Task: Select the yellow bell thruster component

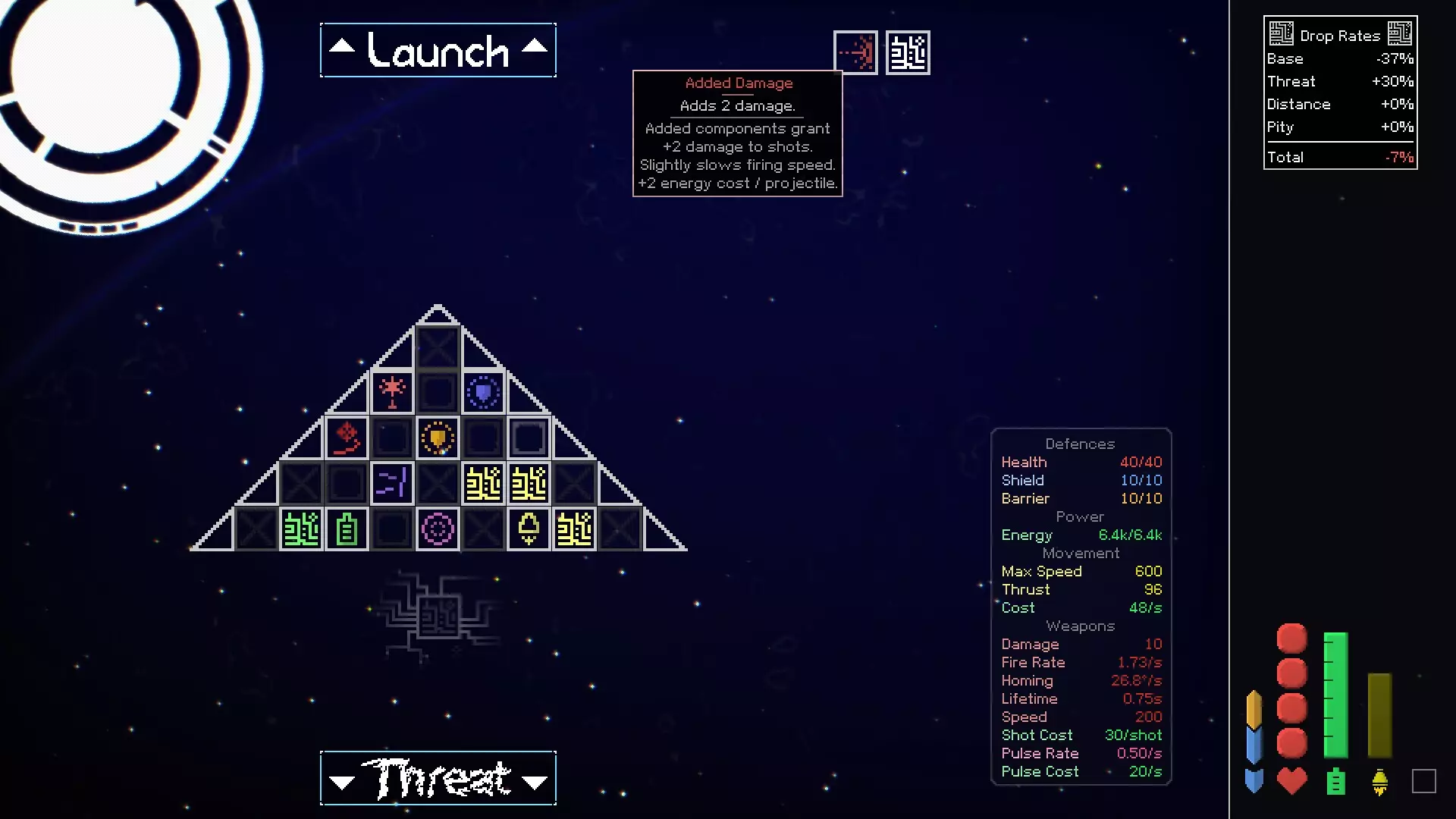Action: 529,529
